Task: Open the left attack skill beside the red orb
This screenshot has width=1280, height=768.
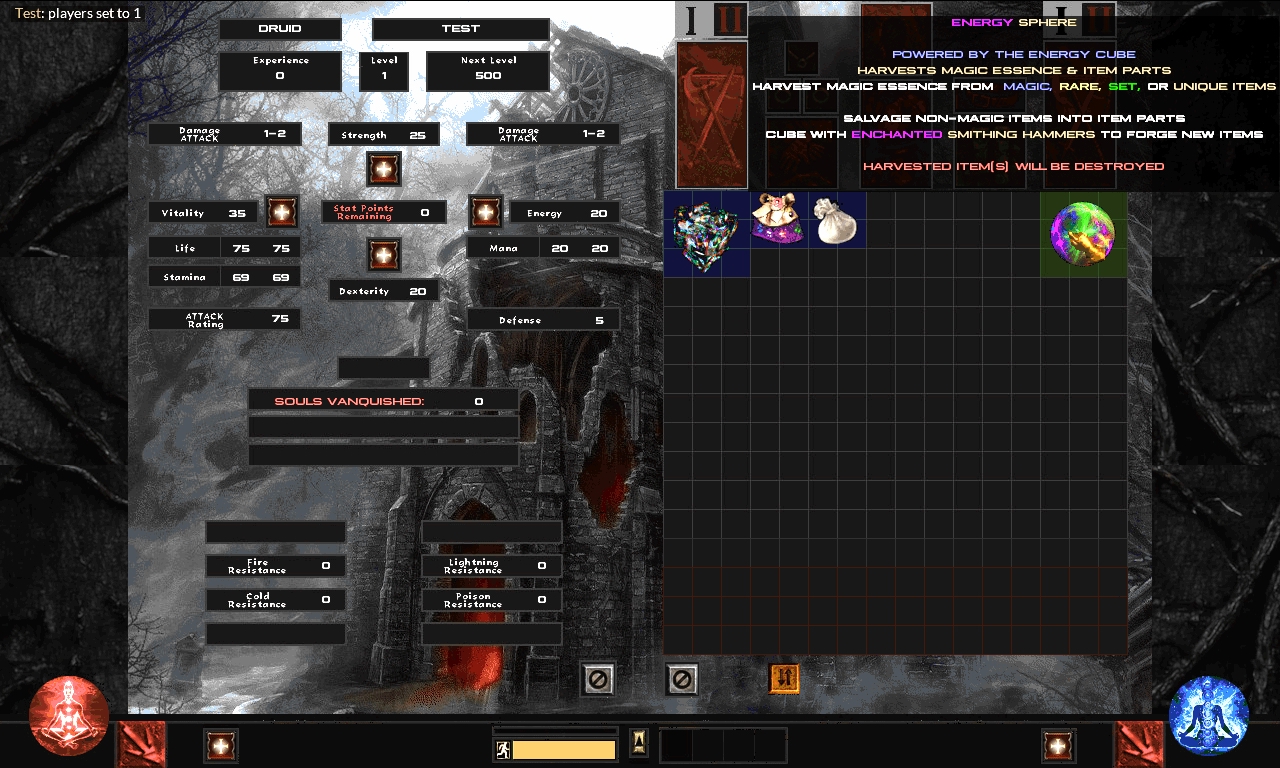Action: click(x=142, y=745)
